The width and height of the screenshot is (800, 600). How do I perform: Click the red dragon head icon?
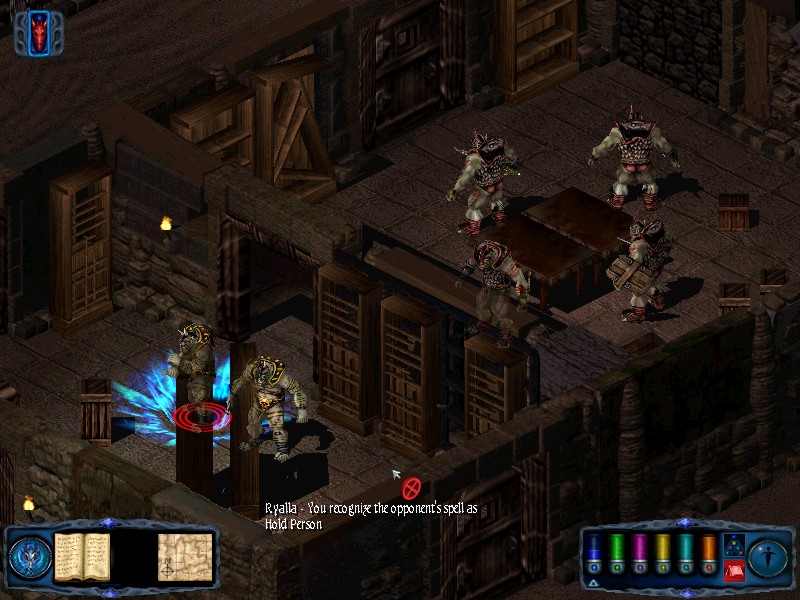click(x=41, y=32)
